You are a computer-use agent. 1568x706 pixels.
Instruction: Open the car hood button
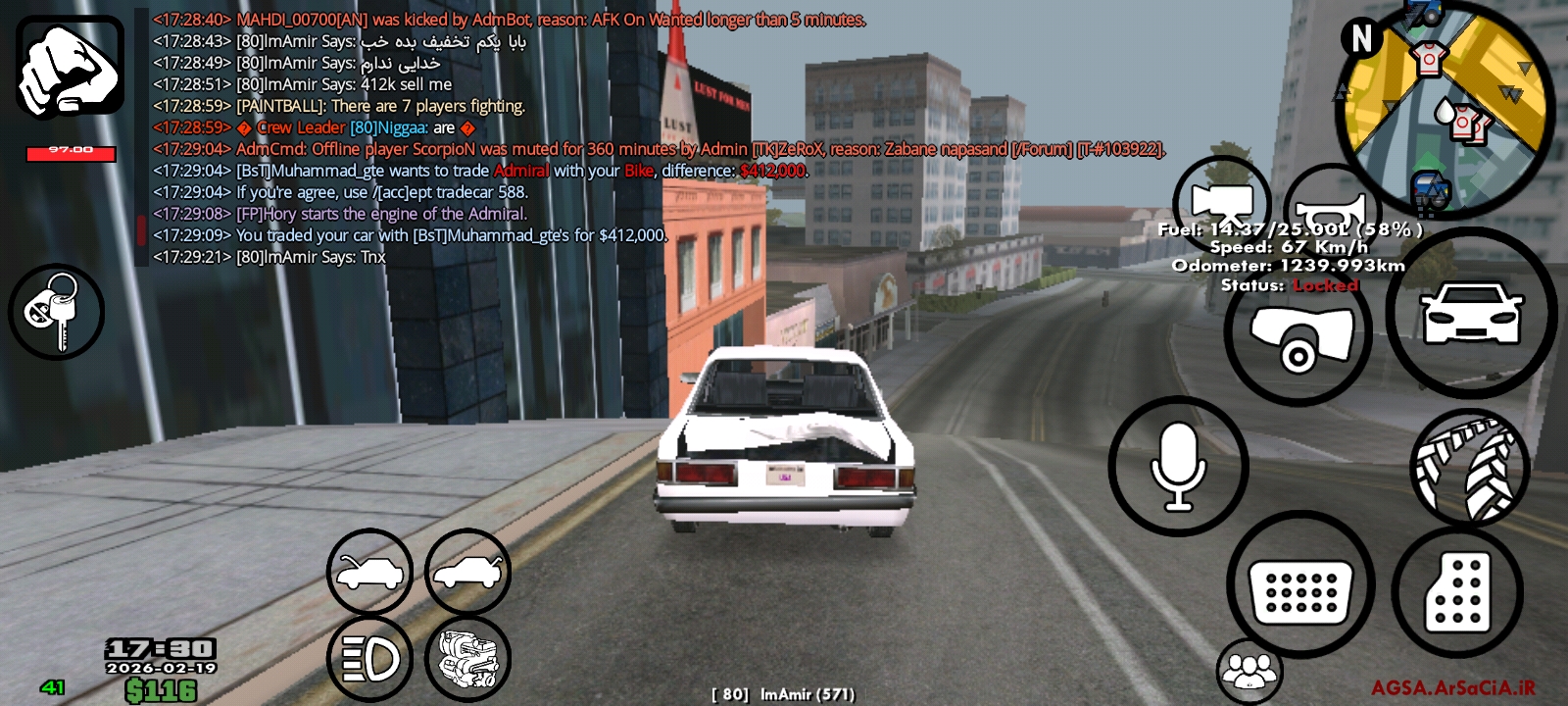369,573
